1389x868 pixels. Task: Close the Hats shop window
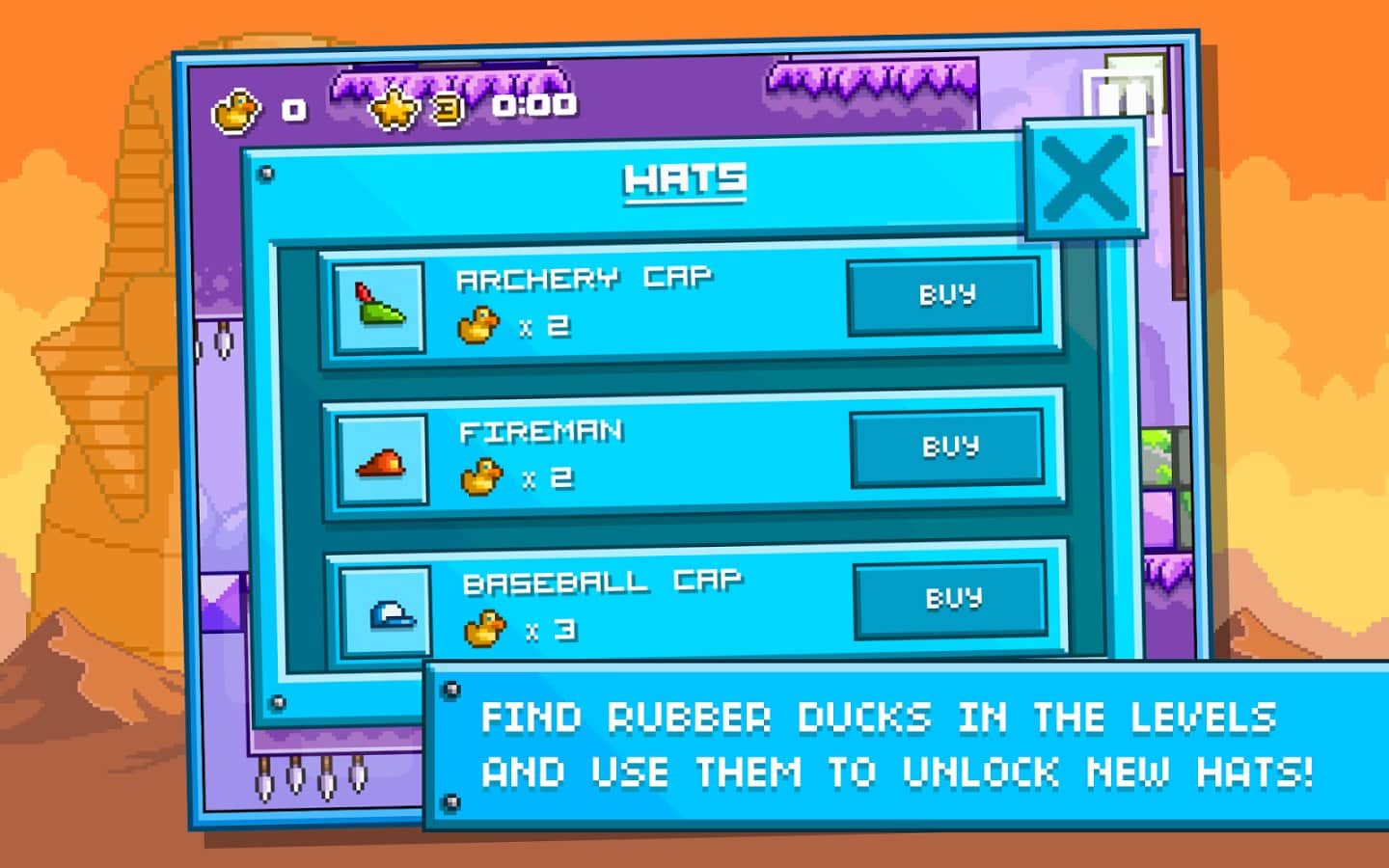(x=1085, y=179)
